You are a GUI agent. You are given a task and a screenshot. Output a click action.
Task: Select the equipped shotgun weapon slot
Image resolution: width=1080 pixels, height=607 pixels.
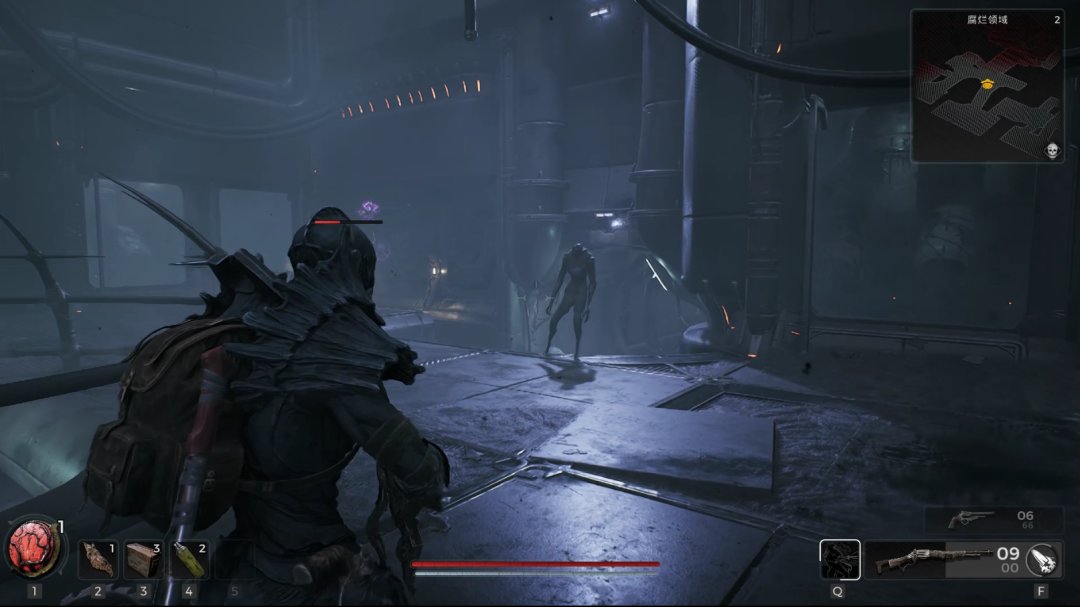pos(930,560)
